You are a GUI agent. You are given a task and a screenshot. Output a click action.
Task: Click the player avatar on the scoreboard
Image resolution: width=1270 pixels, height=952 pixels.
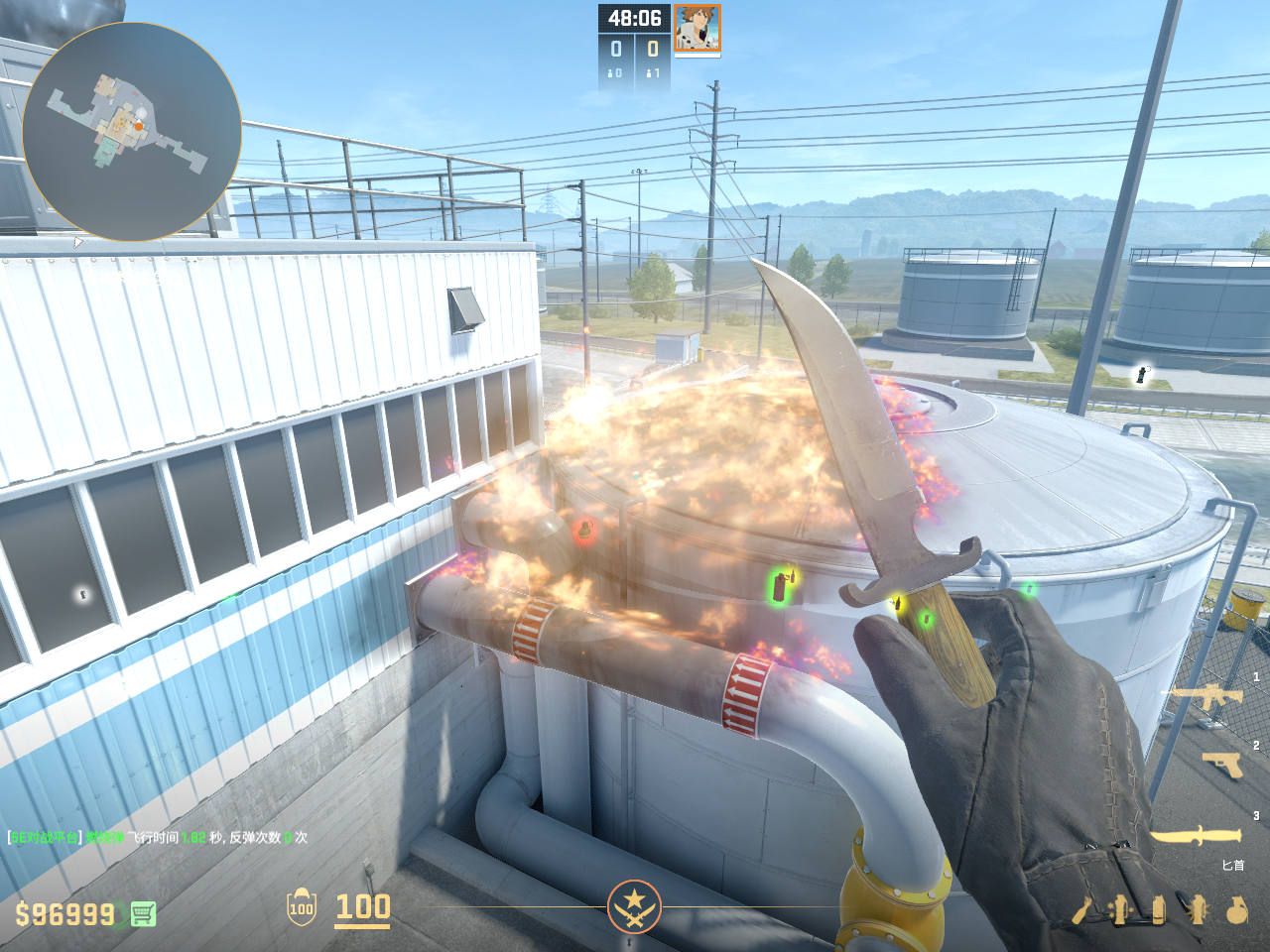coord(698,28)
